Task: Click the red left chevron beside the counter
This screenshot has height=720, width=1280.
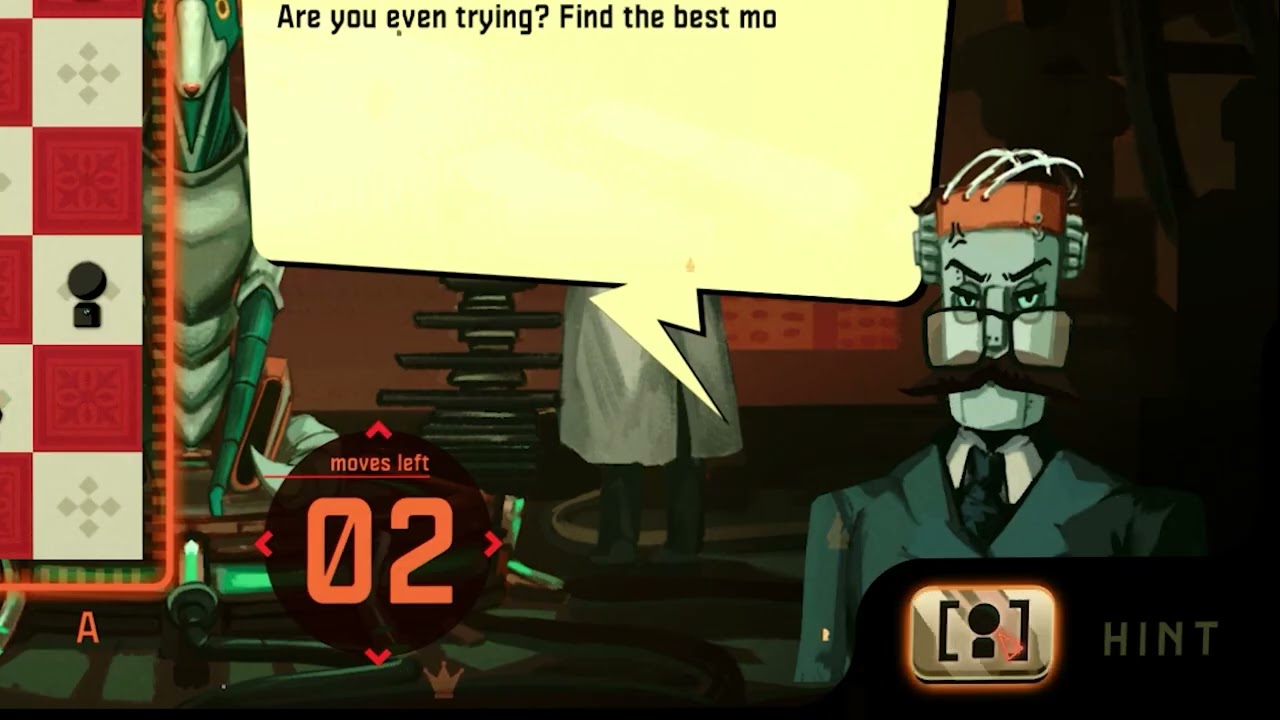Action: (265, 545)
